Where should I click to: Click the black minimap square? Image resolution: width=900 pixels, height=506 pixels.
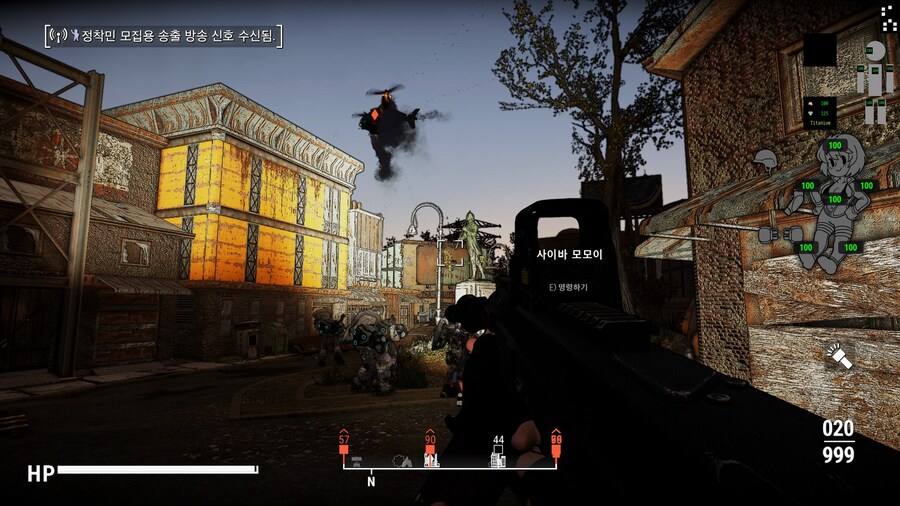820,50
